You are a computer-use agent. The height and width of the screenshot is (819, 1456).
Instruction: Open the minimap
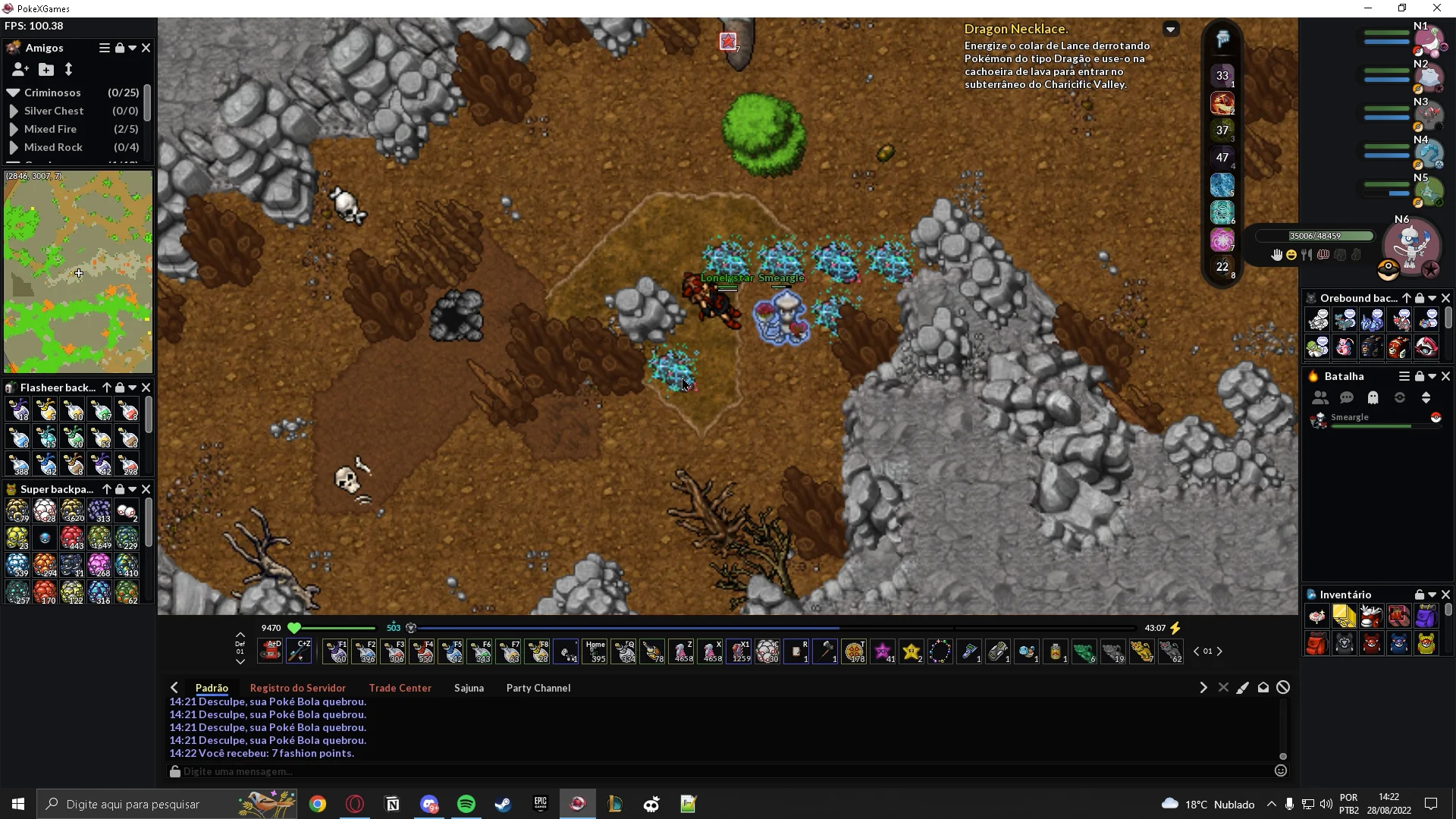click(78, 271)
